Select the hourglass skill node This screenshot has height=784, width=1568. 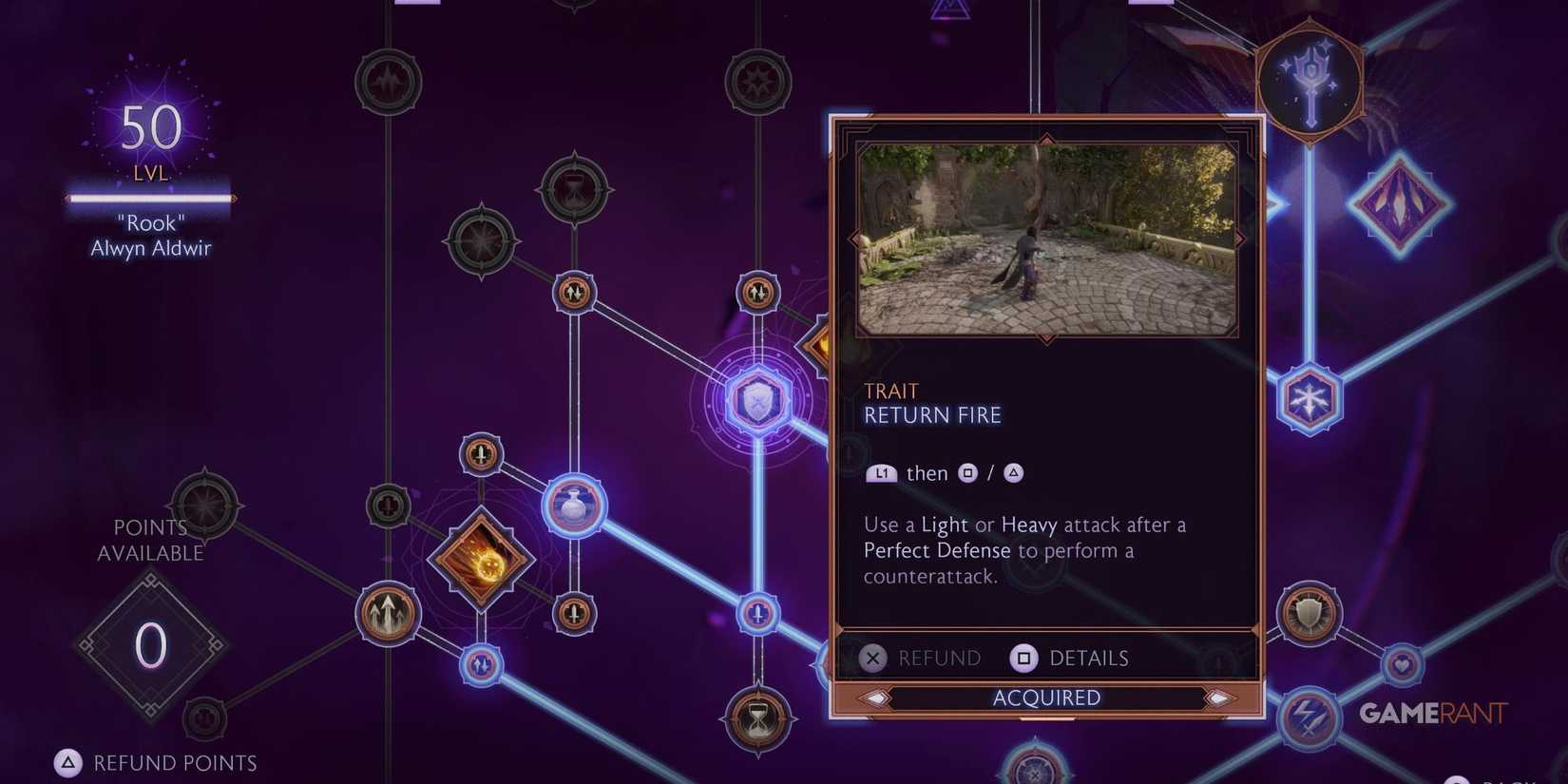[x=757, y=719]
